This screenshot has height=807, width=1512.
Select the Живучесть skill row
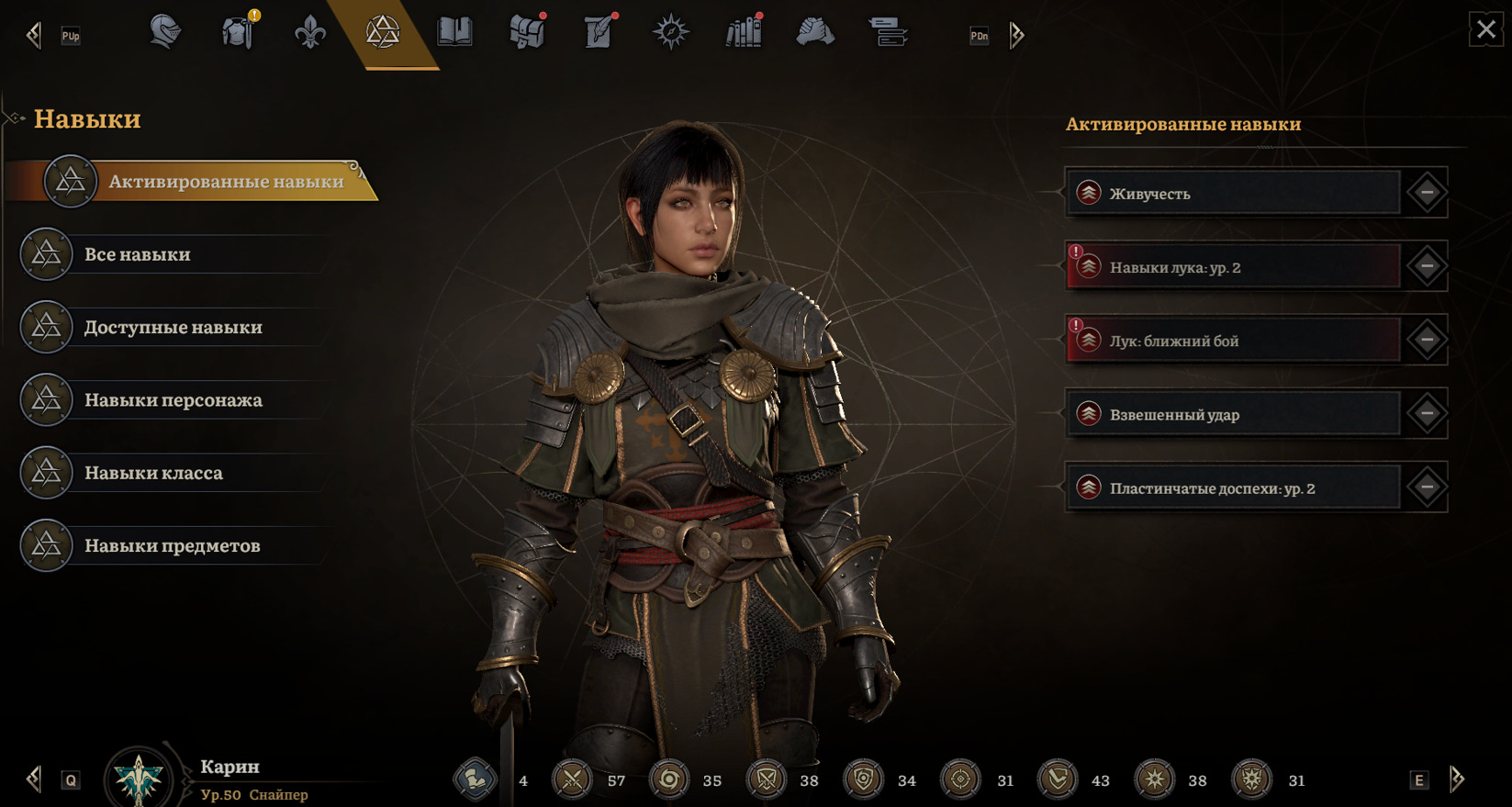pyautogui.click(x=1232, y=193)
